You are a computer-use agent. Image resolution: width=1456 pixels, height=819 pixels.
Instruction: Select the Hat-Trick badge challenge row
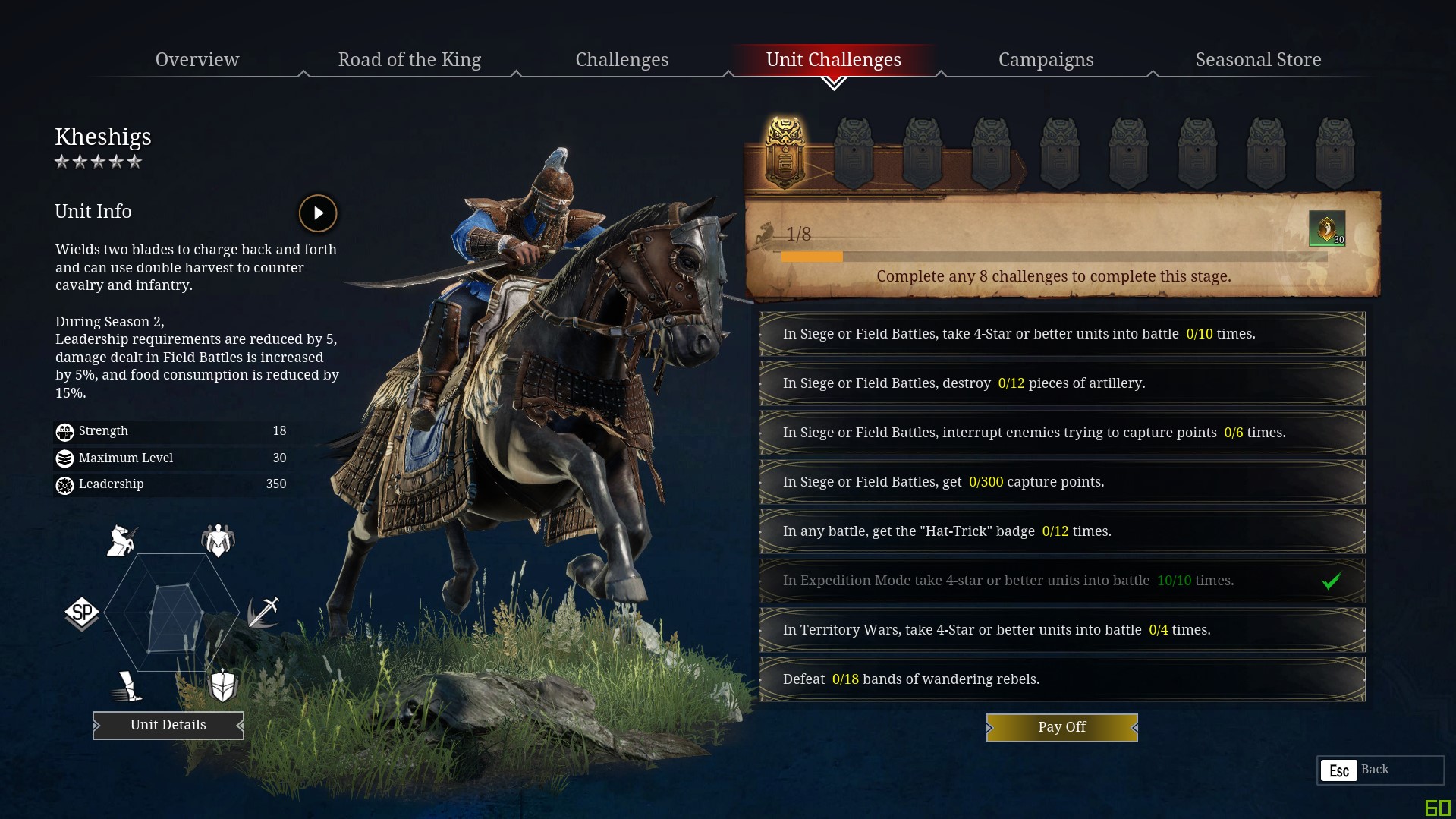(1061, 531)
